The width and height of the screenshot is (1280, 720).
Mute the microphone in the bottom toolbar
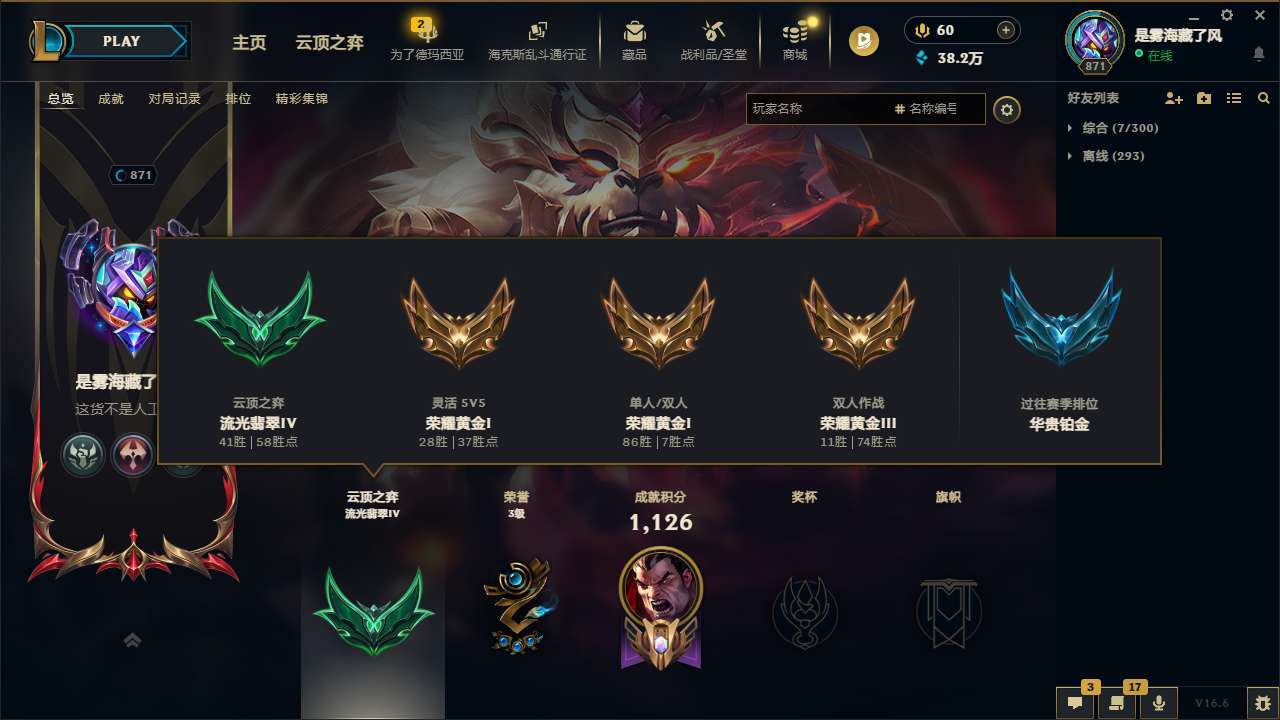coord(1158,703)
